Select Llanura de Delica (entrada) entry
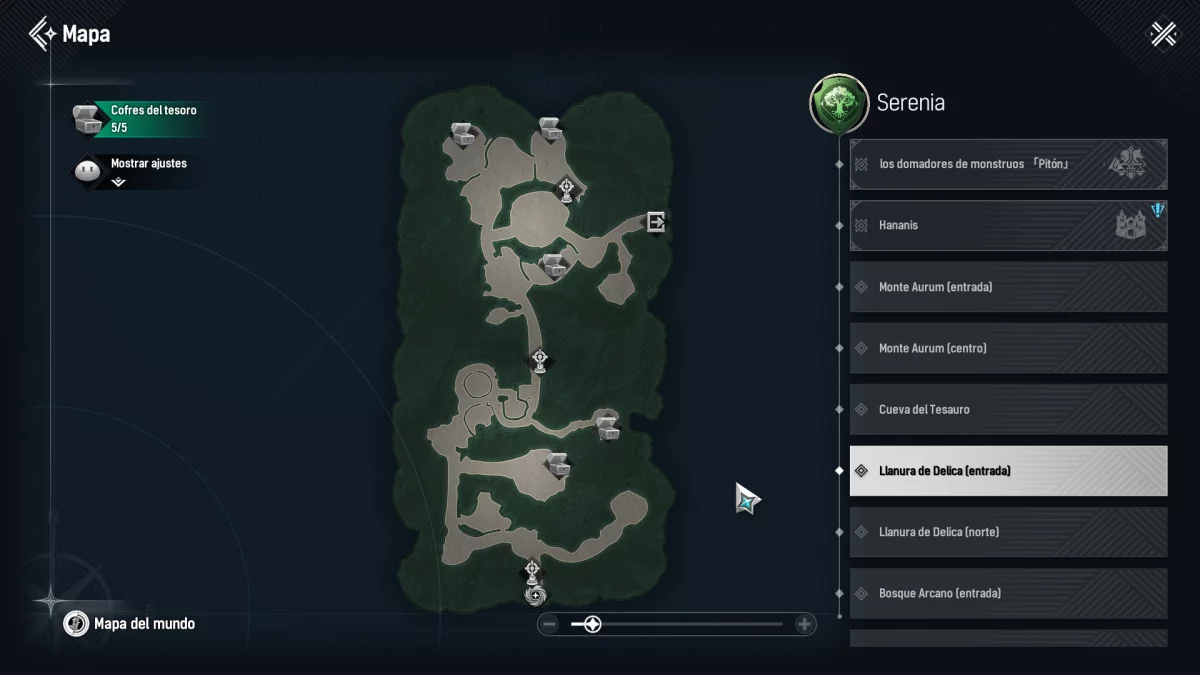Viewport: 1200px width, 675px height. point(1008,471)
